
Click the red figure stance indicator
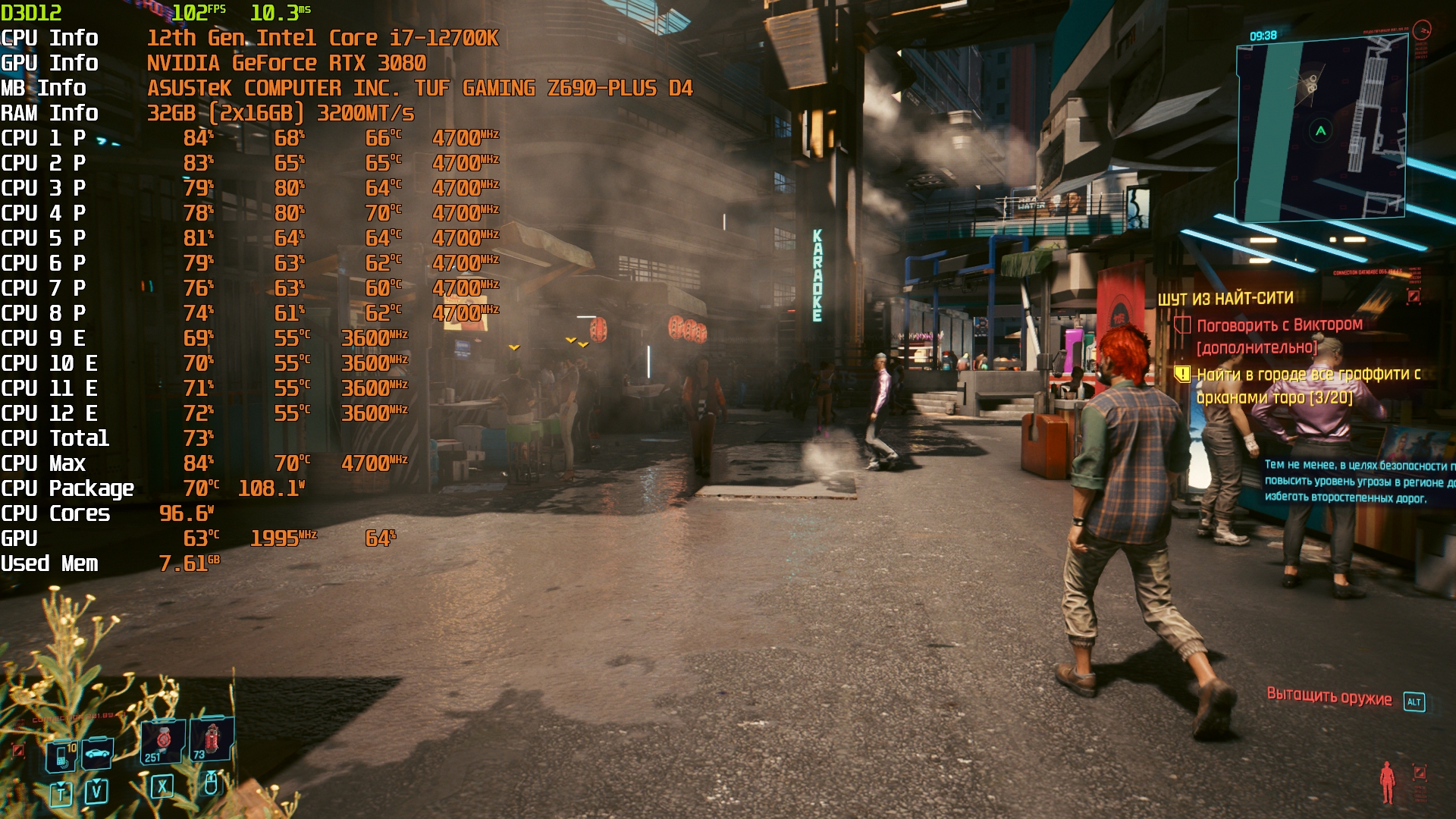point(1387,781)
